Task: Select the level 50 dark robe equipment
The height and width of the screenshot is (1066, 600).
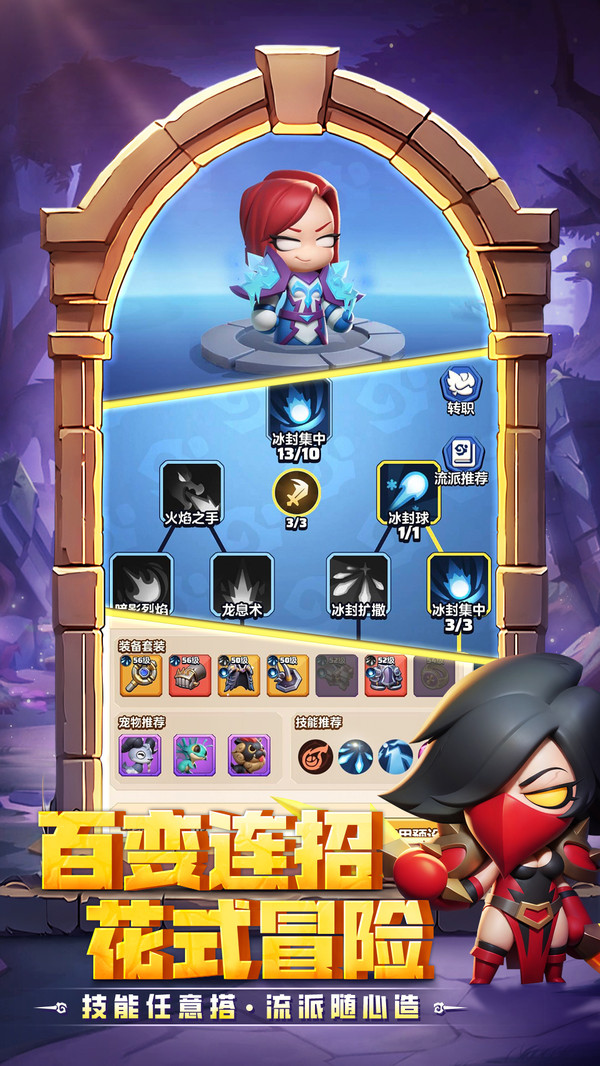Action: coord(239,676)
